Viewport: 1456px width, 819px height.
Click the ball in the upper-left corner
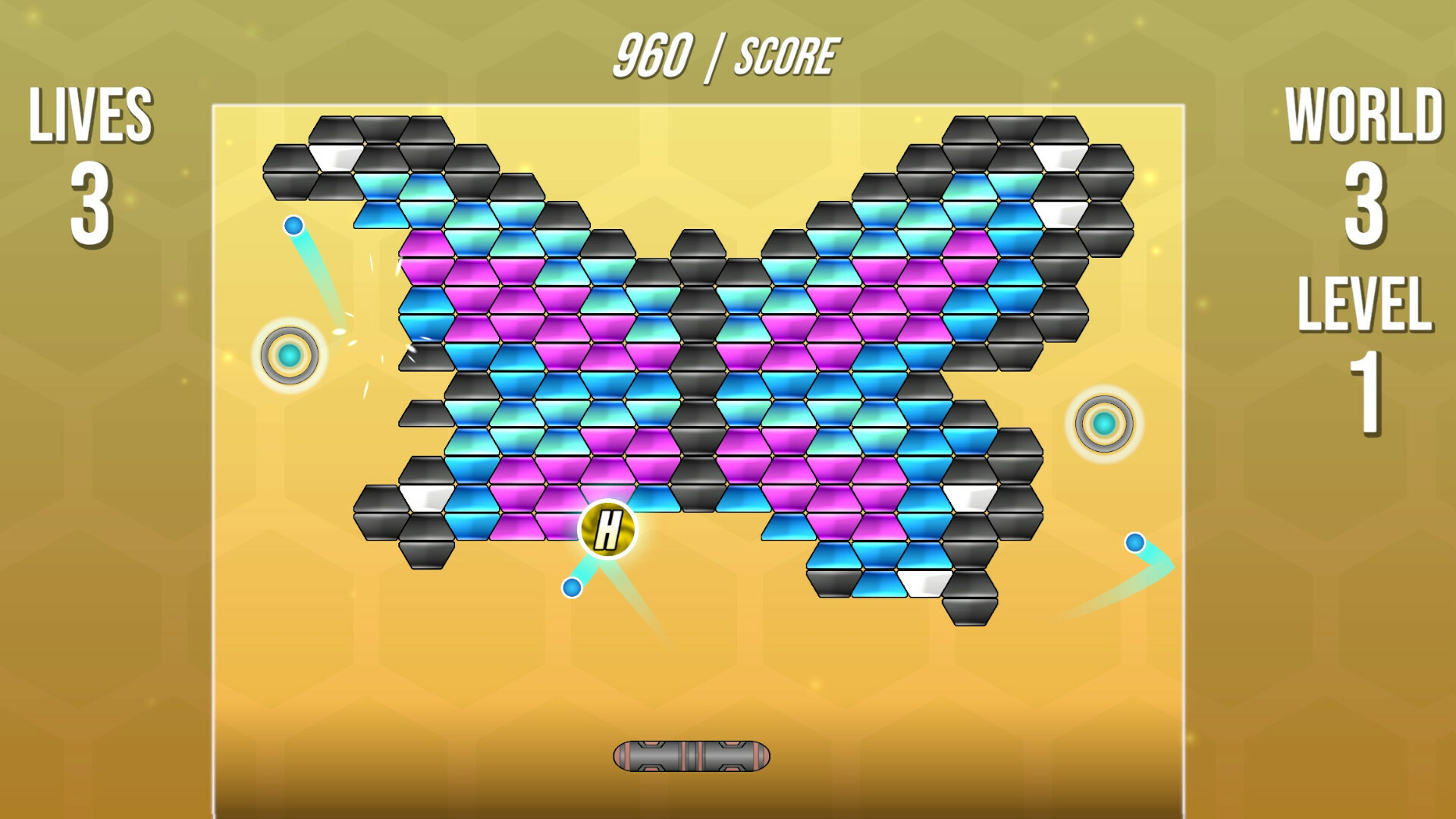[292, 224]
